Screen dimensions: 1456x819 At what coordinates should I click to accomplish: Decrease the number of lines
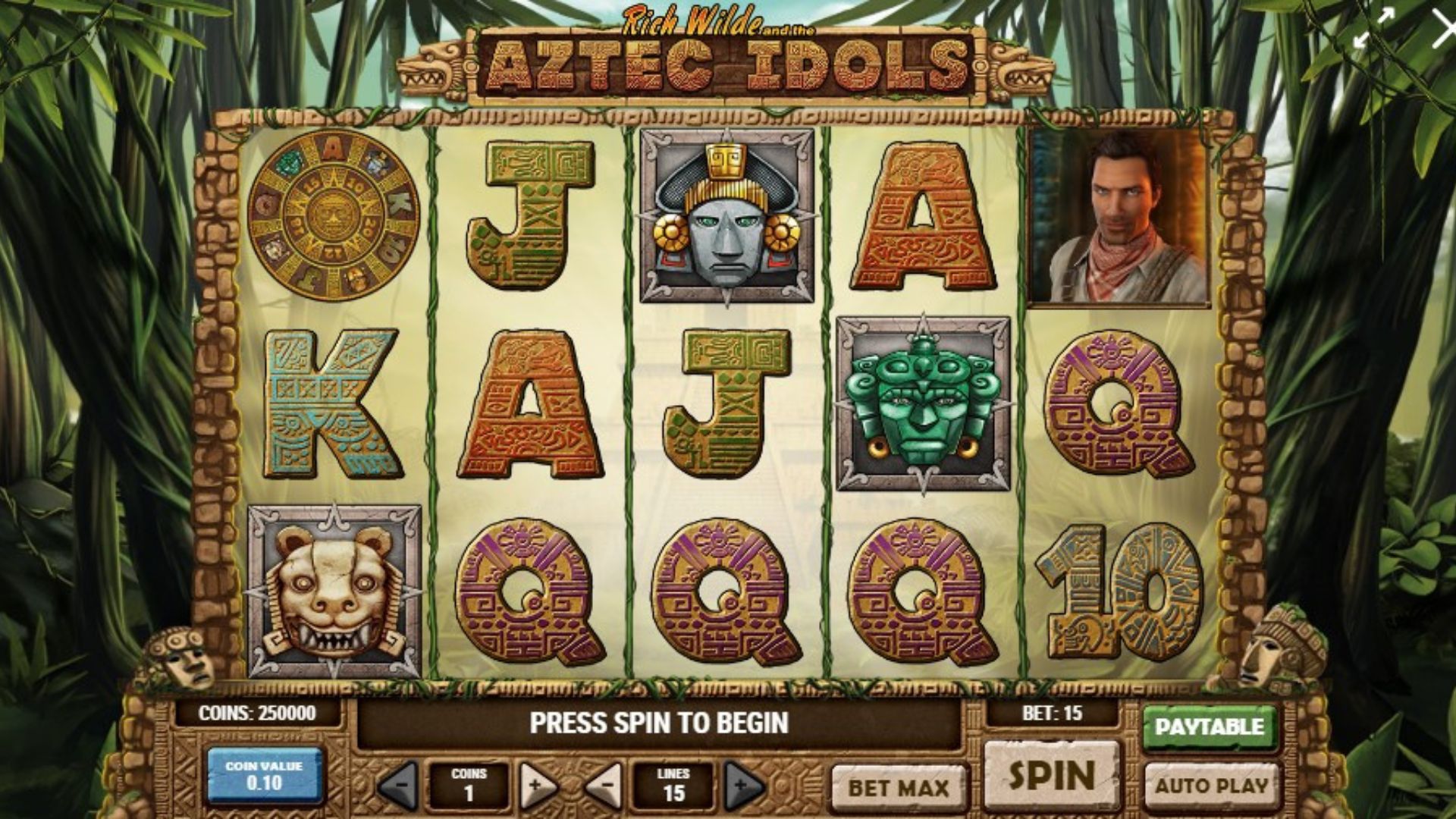pos(604,786)
